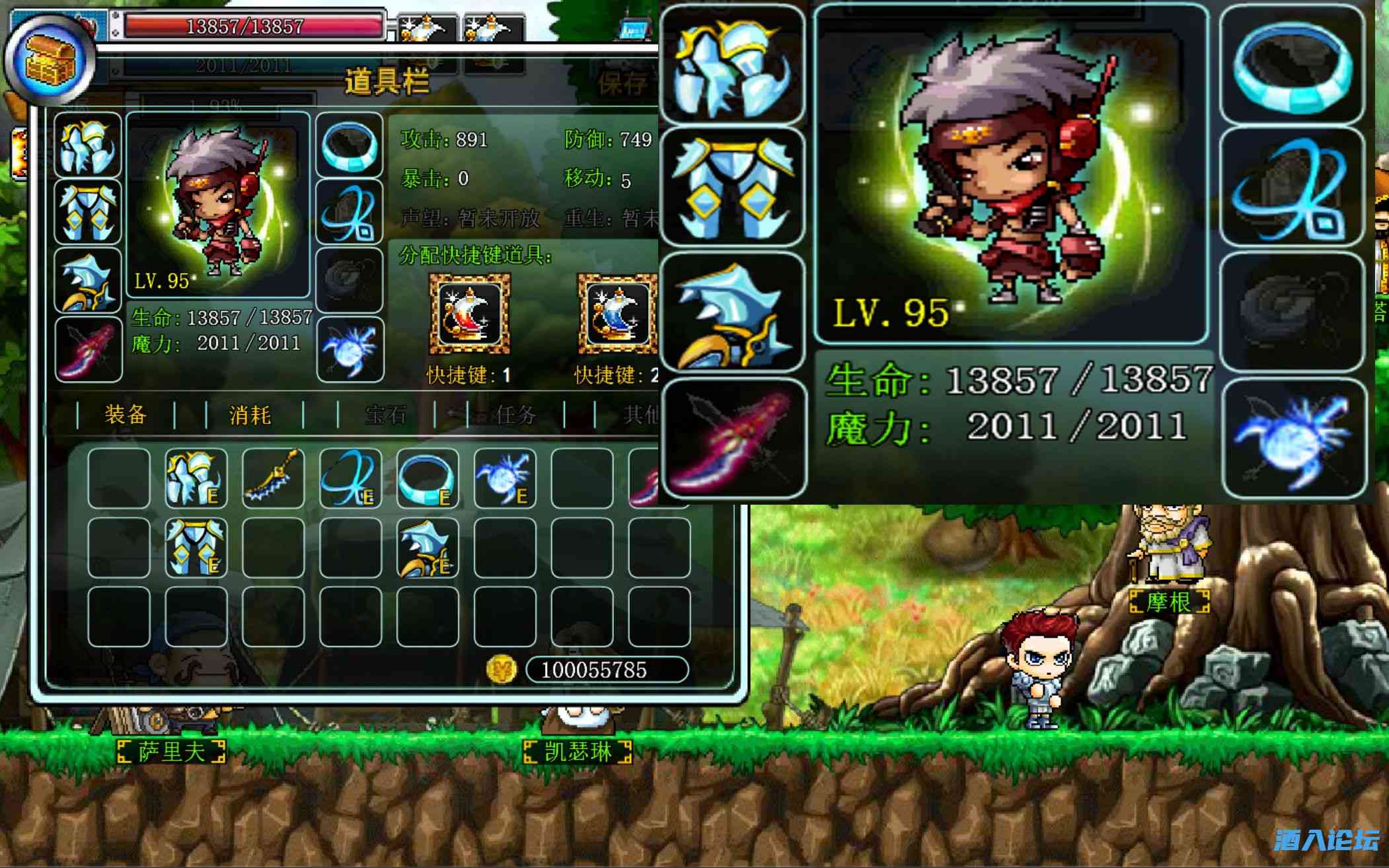Show the 任务 quest items tab

[x=515, y=415]
